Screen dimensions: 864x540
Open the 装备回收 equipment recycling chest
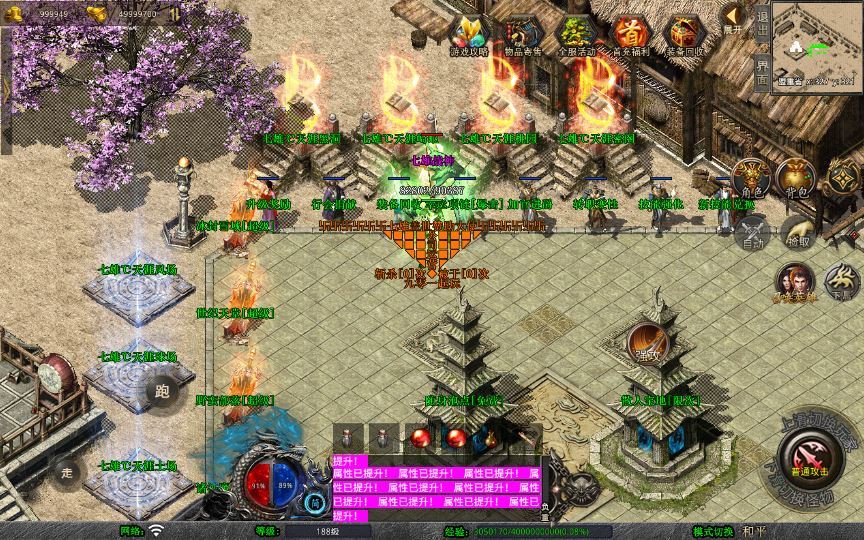point(684,34)
